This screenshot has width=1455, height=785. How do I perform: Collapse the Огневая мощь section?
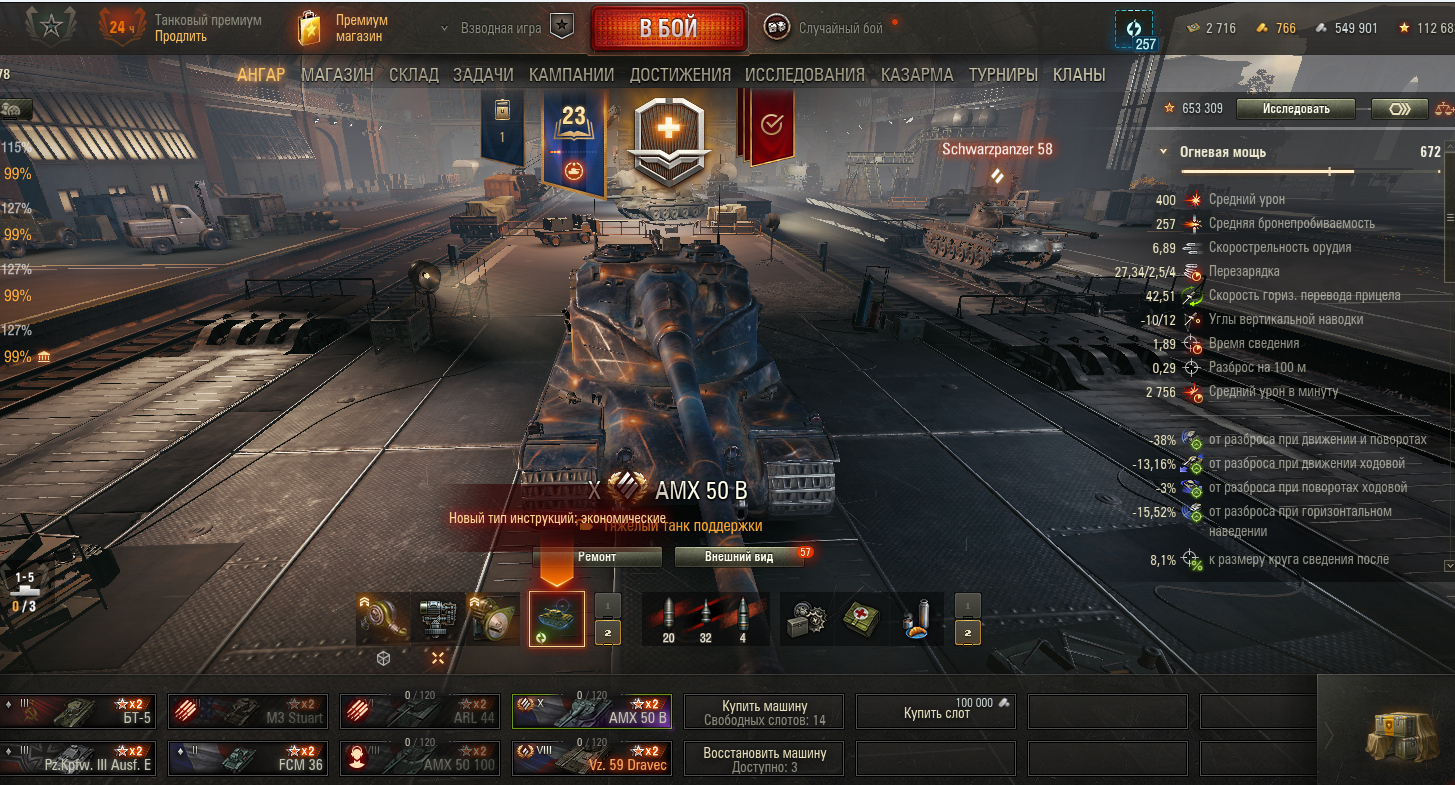click(1164, 152)
